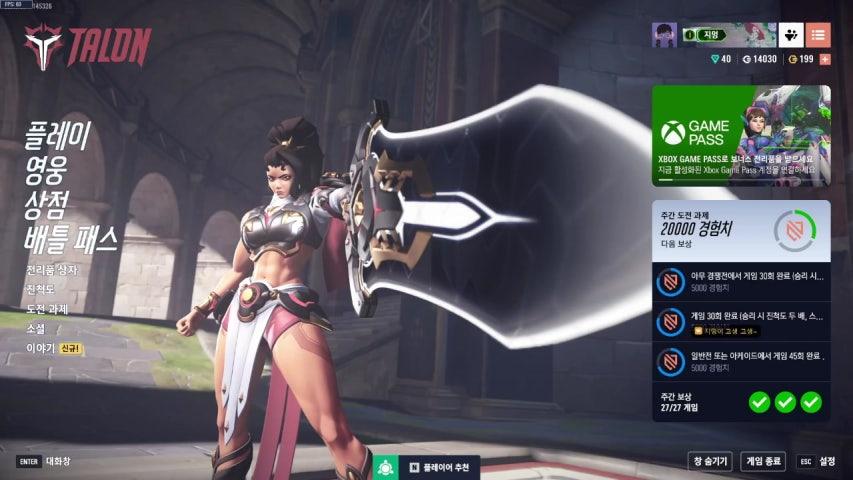
Task: Open the orange list menu button
Action: [818, 35]
